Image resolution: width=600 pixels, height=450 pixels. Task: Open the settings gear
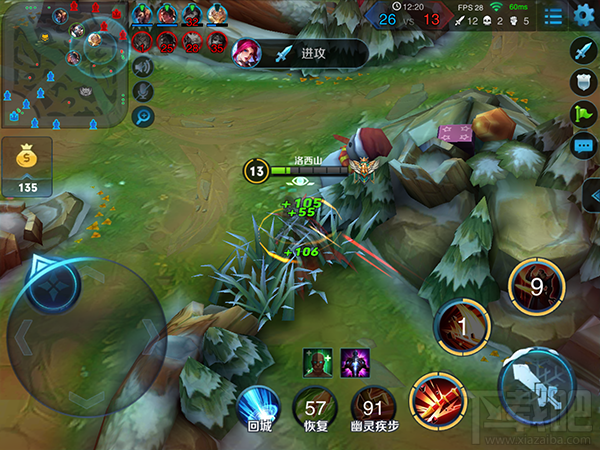[584, 16]
